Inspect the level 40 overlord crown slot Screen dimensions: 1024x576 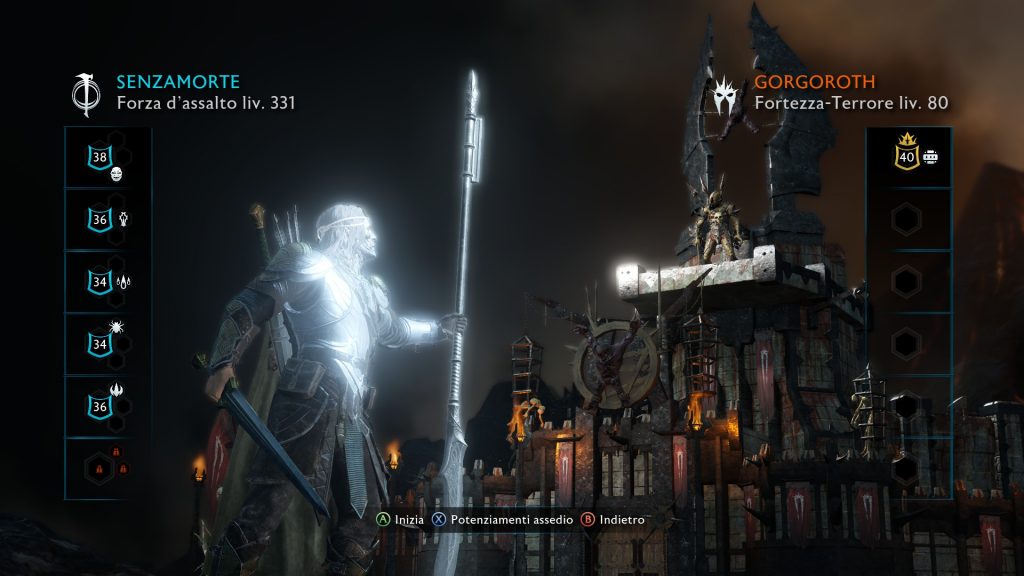[x=906, y=157]
